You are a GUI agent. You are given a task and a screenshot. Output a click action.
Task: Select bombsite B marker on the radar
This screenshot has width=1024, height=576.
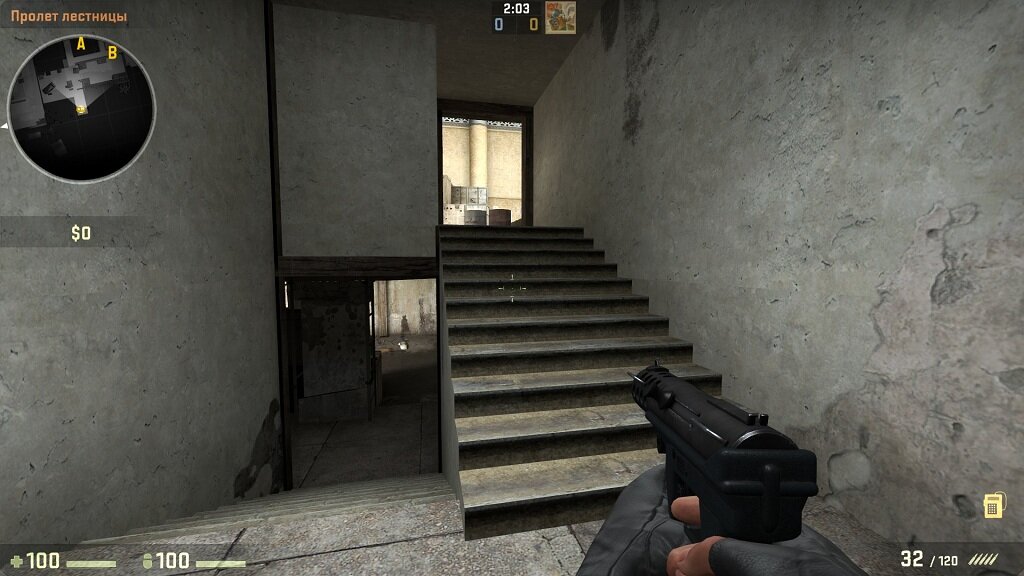(112, 52)
